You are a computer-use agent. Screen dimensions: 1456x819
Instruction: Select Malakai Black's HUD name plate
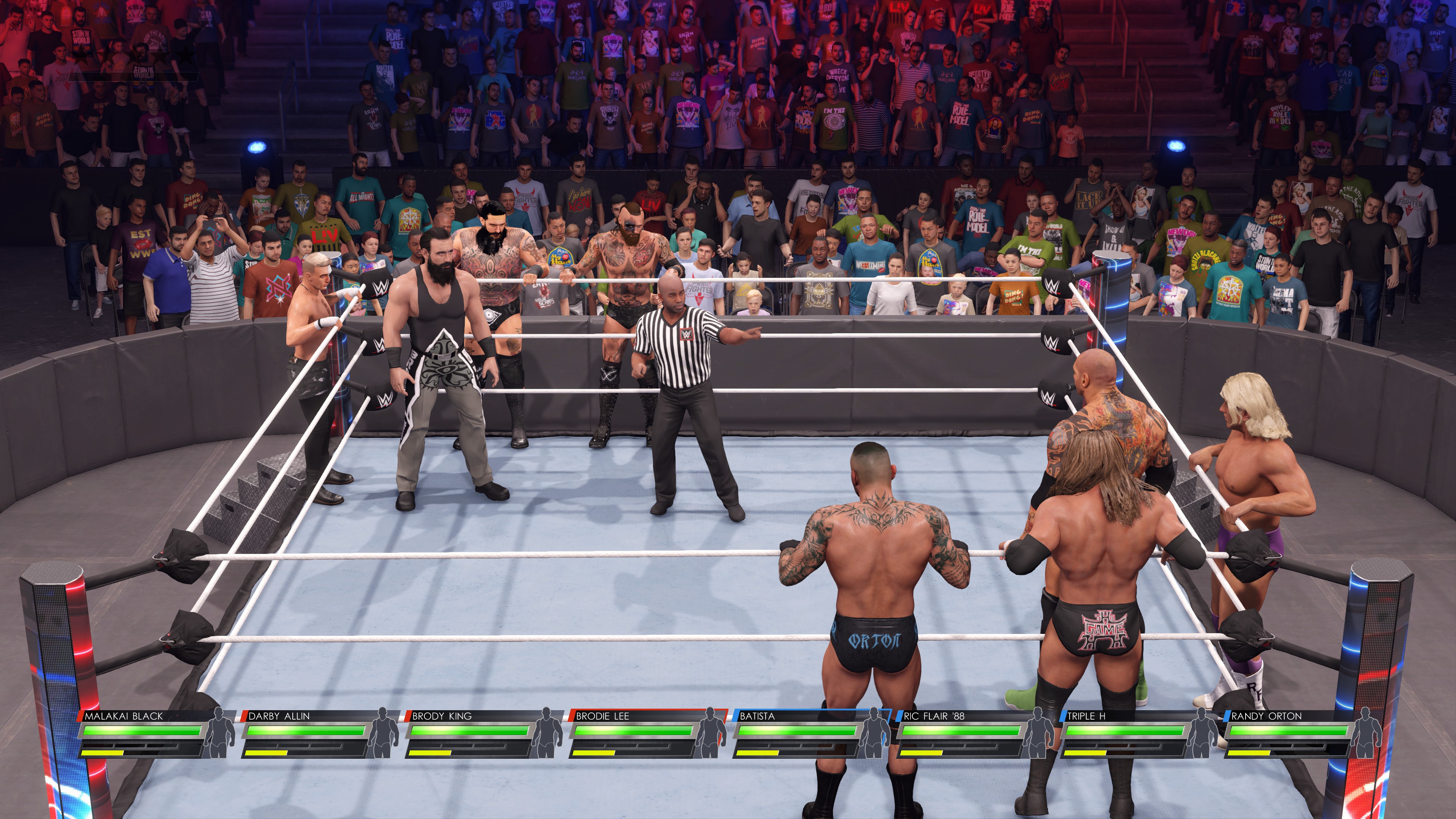click(x=124, y=716)
